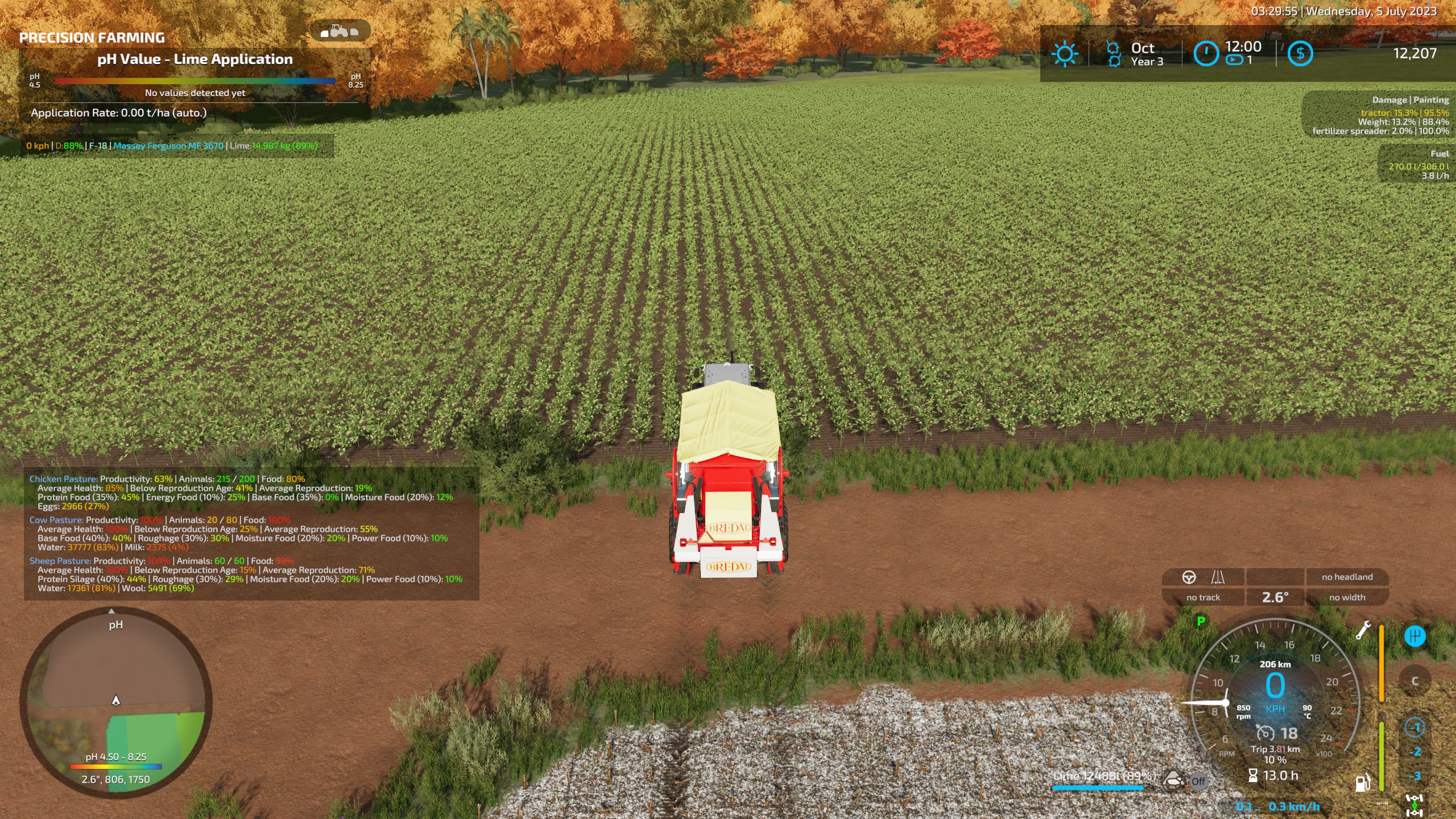The height and width of the screenshot is (819, 1456).
Task: Toggle the spreader Off switch
Action: coord(1200,781)
